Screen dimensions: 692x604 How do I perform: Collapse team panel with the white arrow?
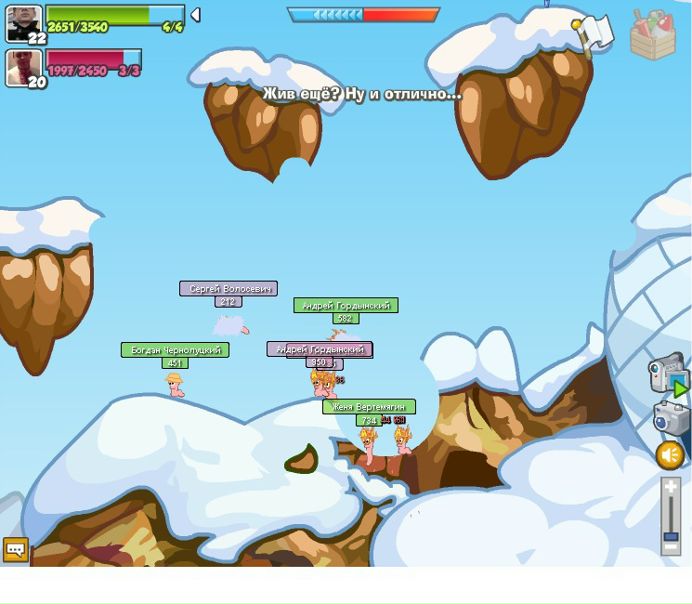pyautogui.click(x=196, y=15)
